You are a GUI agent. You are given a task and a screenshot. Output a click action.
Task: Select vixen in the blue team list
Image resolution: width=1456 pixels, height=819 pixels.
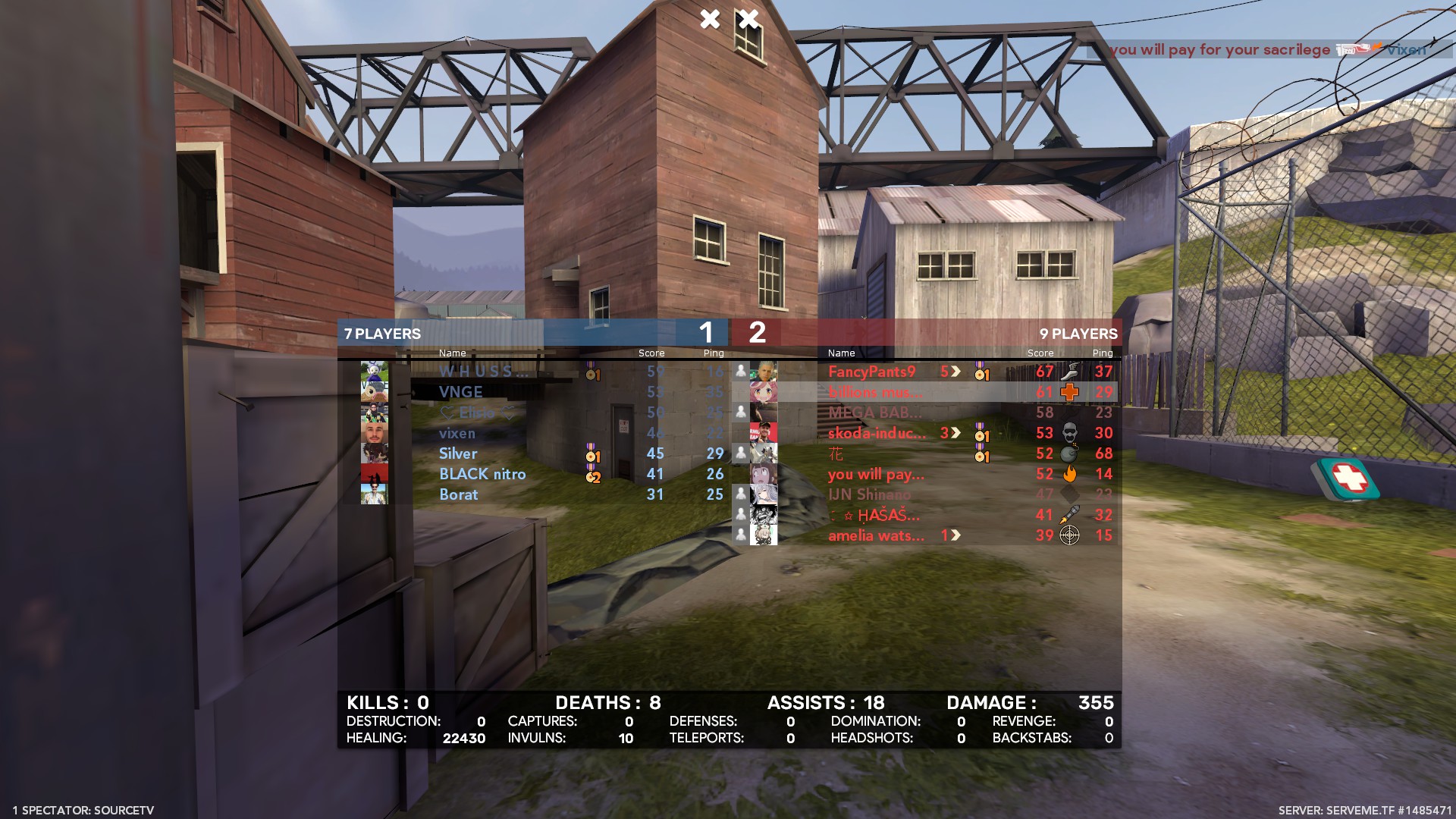(x=457, y=433)
